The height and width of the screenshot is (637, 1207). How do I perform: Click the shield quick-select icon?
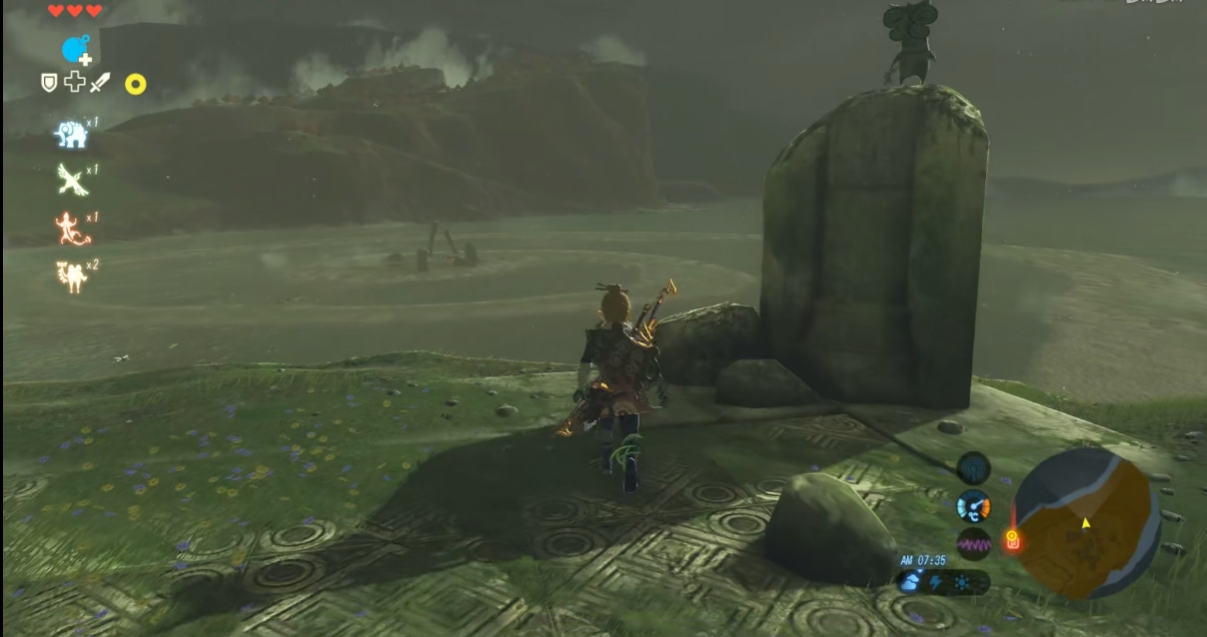(49, 83)
